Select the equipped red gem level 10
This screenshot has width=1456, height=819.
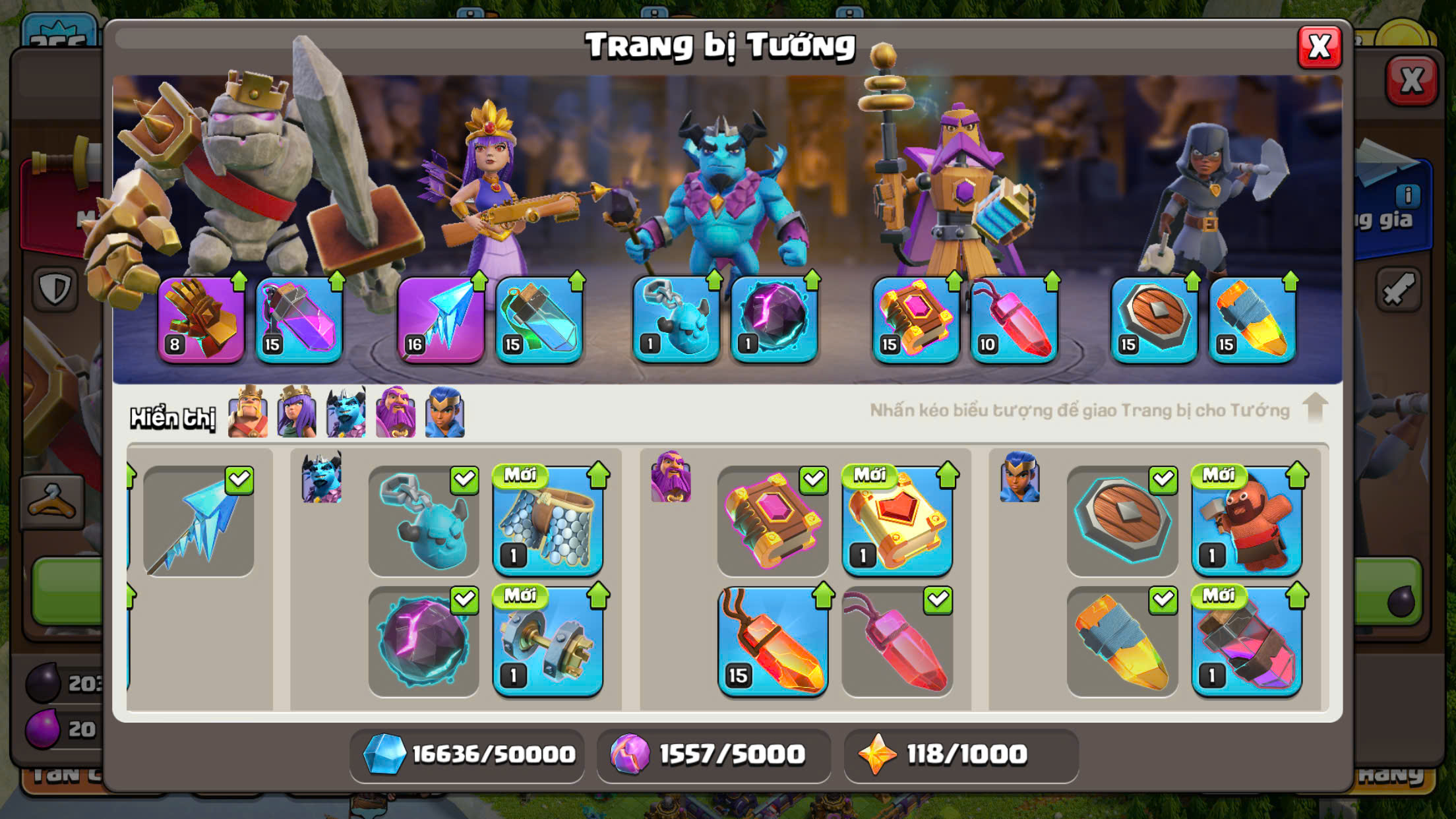pyautogui.click(x=1014, y=320)
